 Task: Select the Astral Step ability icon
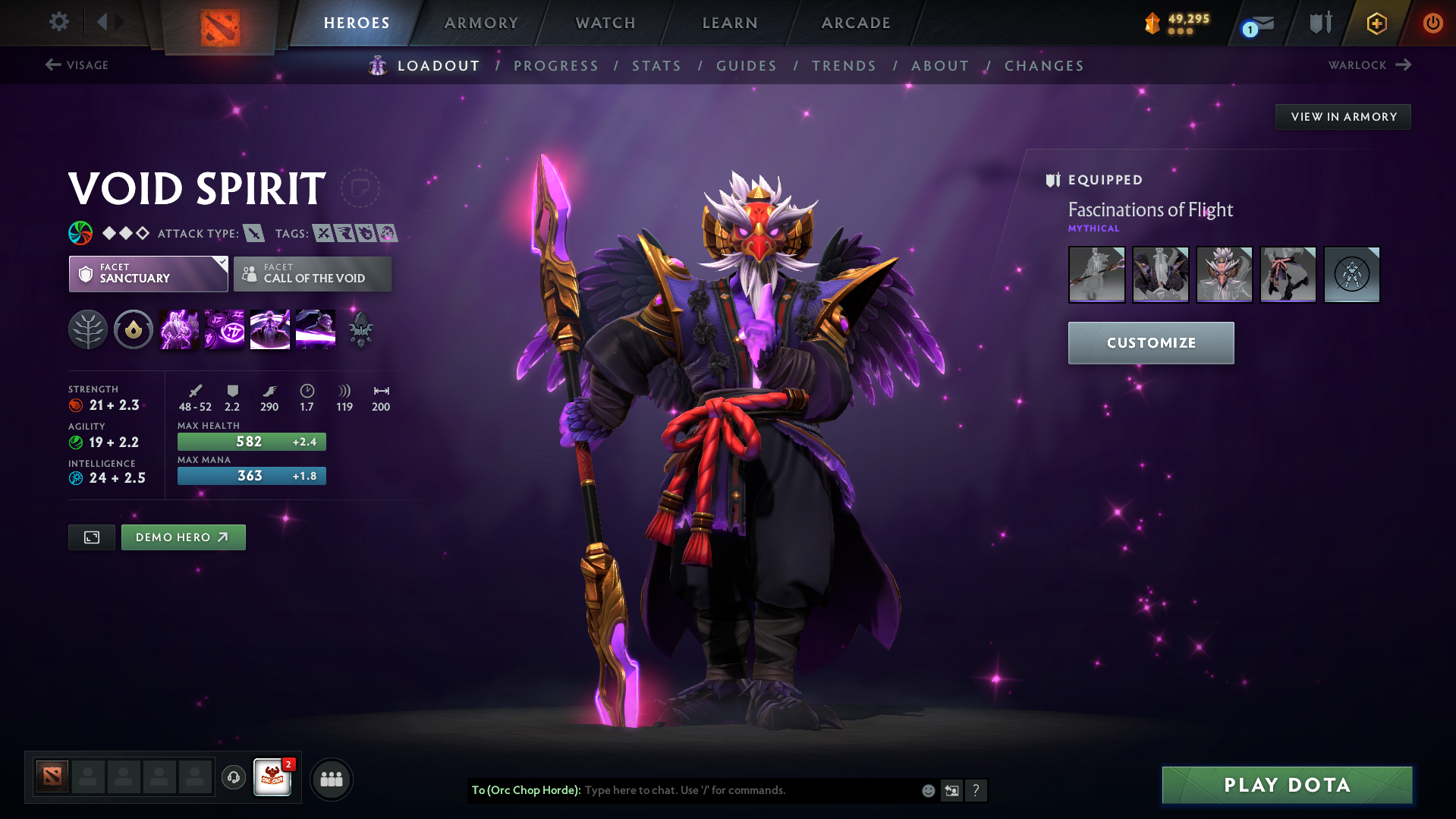tap(315, 329)
